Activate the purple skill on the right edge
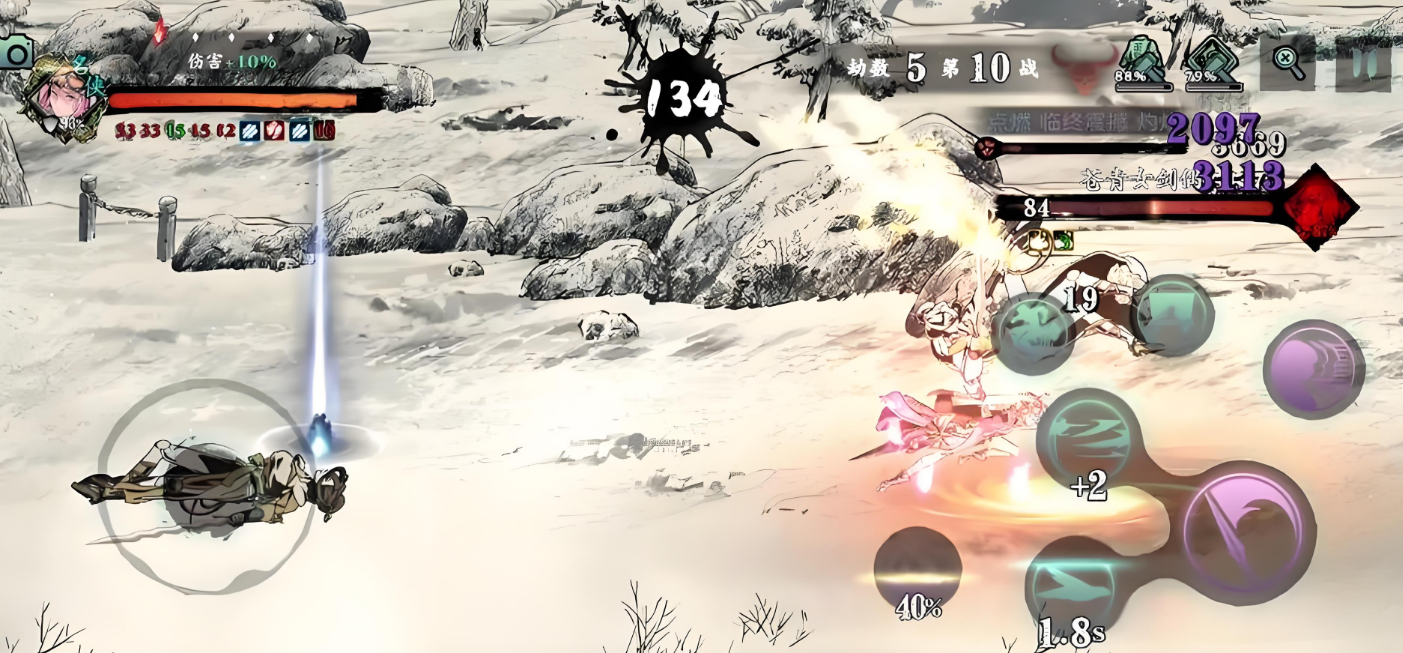 coord(1313,369)
